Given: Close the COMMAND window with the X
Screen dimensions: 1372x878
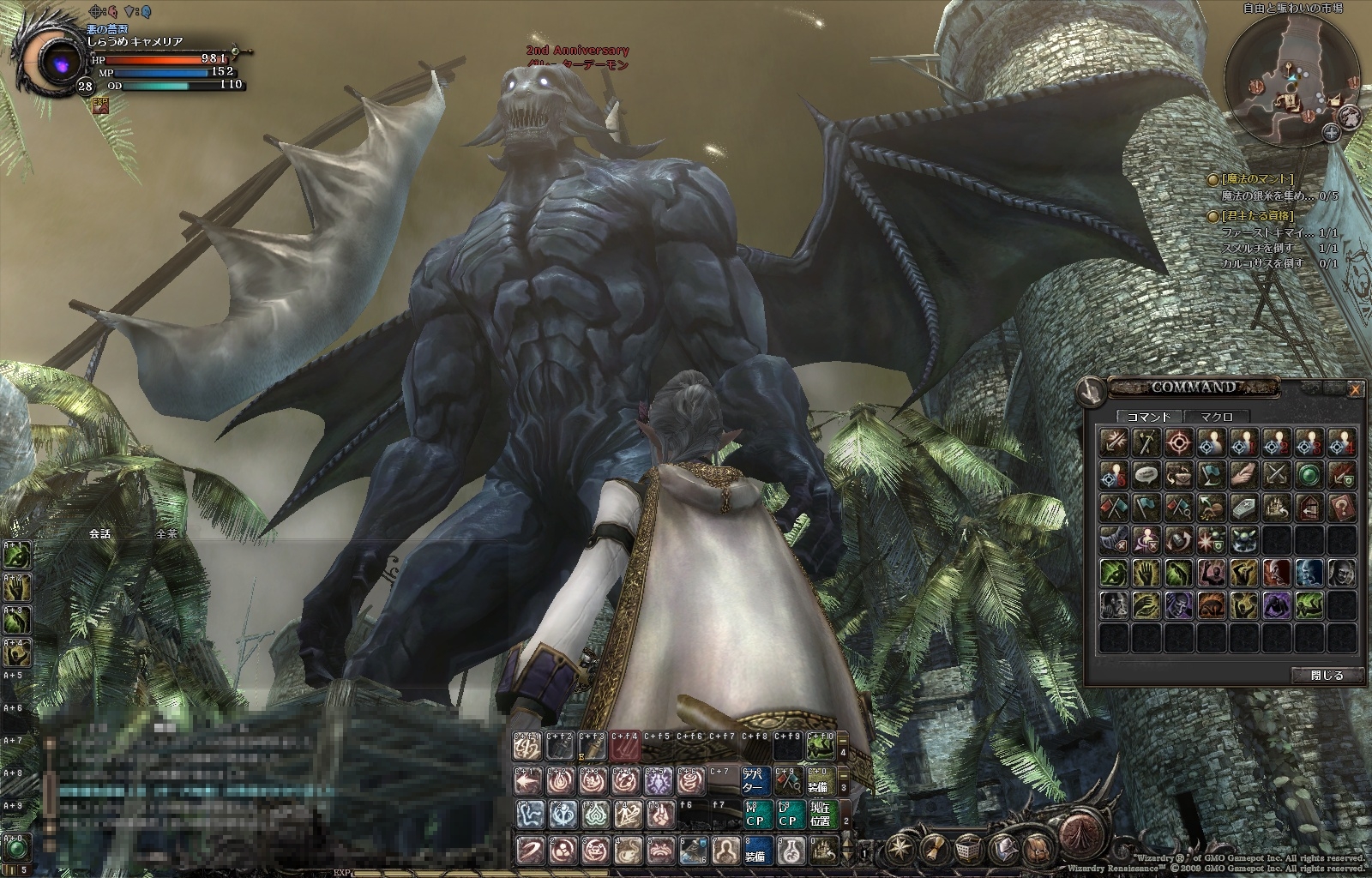Looking at the screenshot, I should click(1355, 389).
